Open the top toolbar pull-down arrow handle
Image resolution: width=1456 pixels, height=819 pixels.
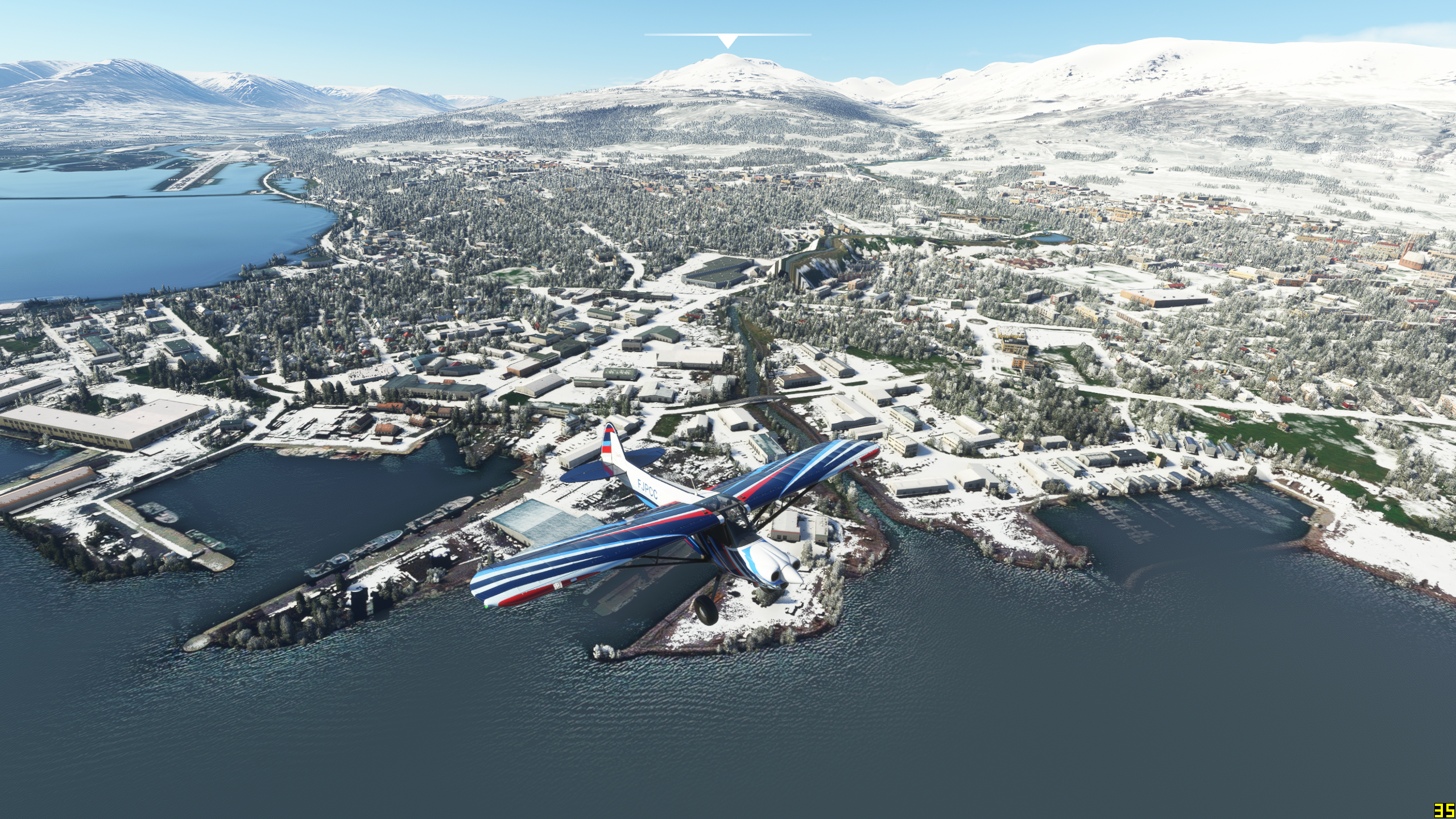[x=727, y=41]
